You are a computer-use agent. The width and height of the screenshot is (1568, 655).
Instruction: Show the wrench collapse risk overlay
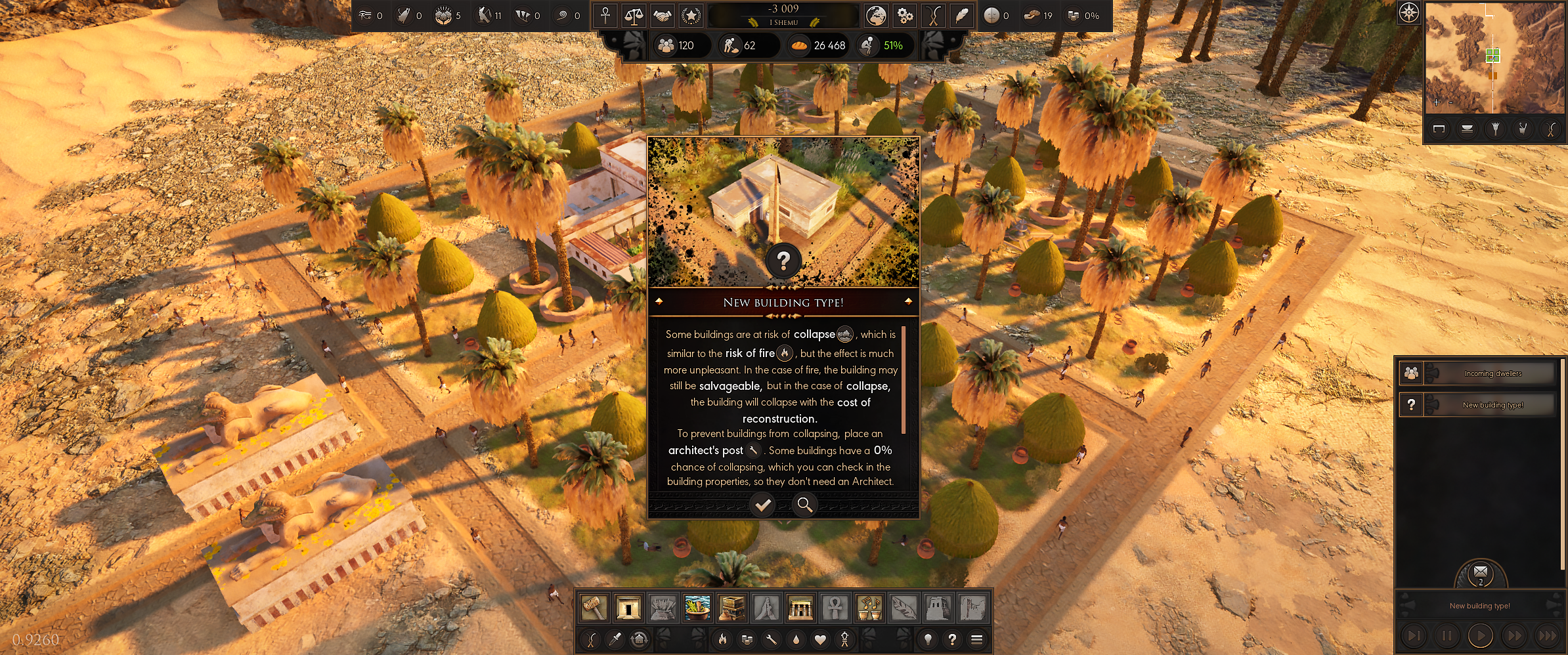coord(772,639)
